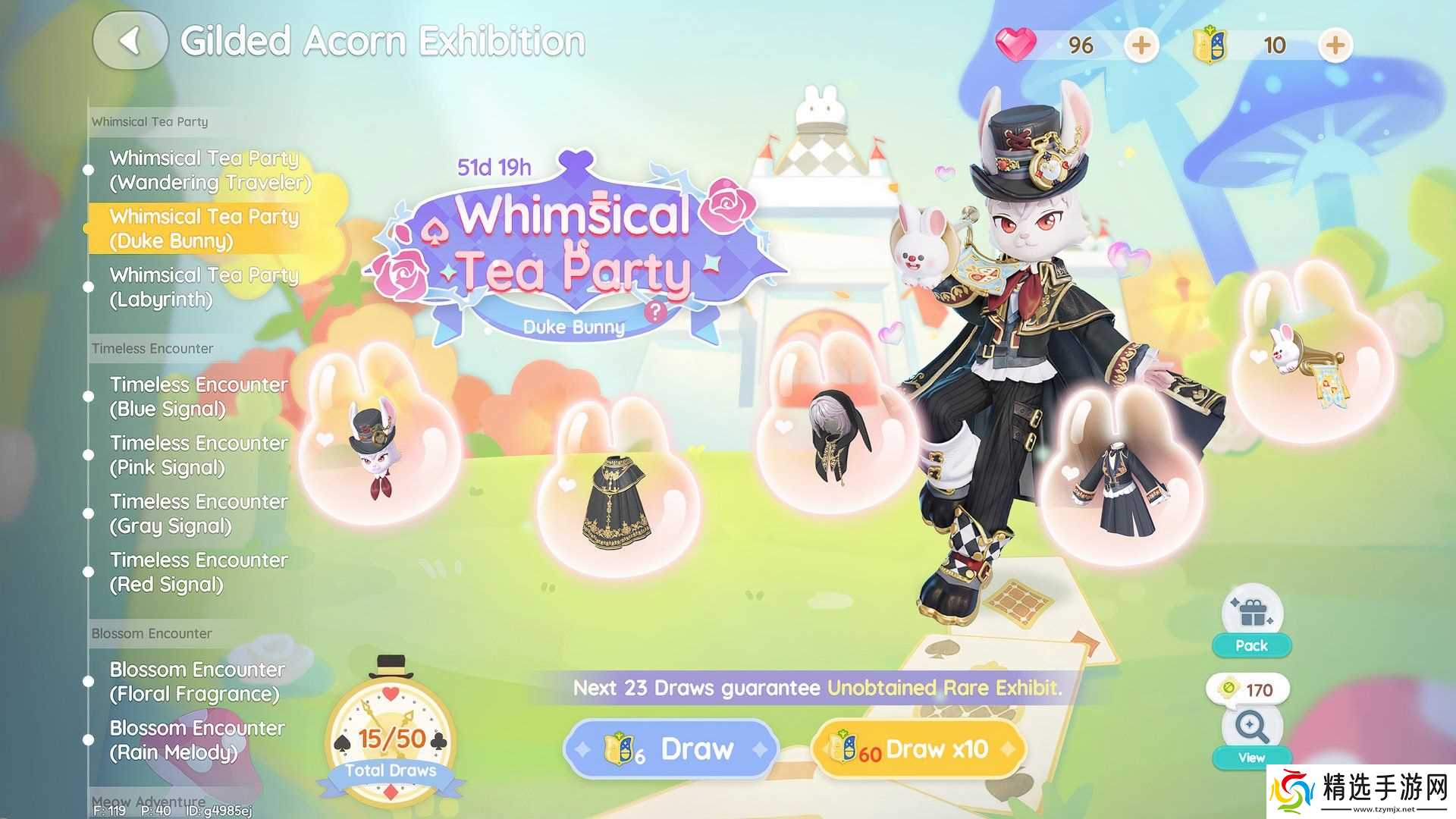Viewport: 1456px width, 819px height.
Task: Choose Timeless Encounter (Gray Signal)
Action: coord(199,513)
